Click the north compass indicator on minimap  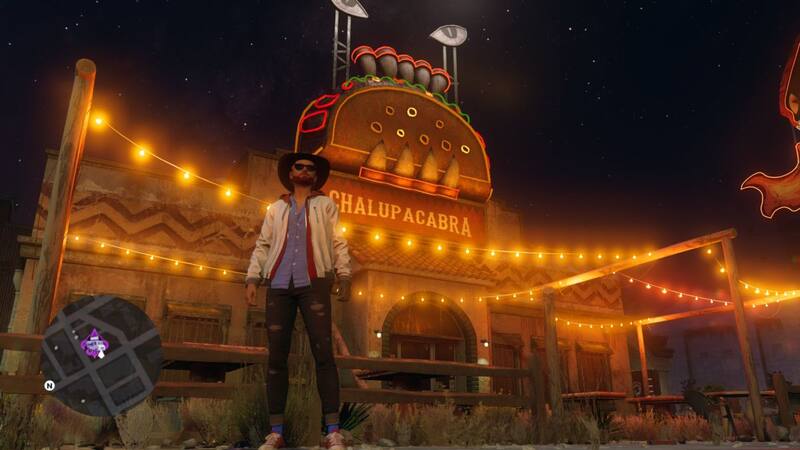pos(48,384)
